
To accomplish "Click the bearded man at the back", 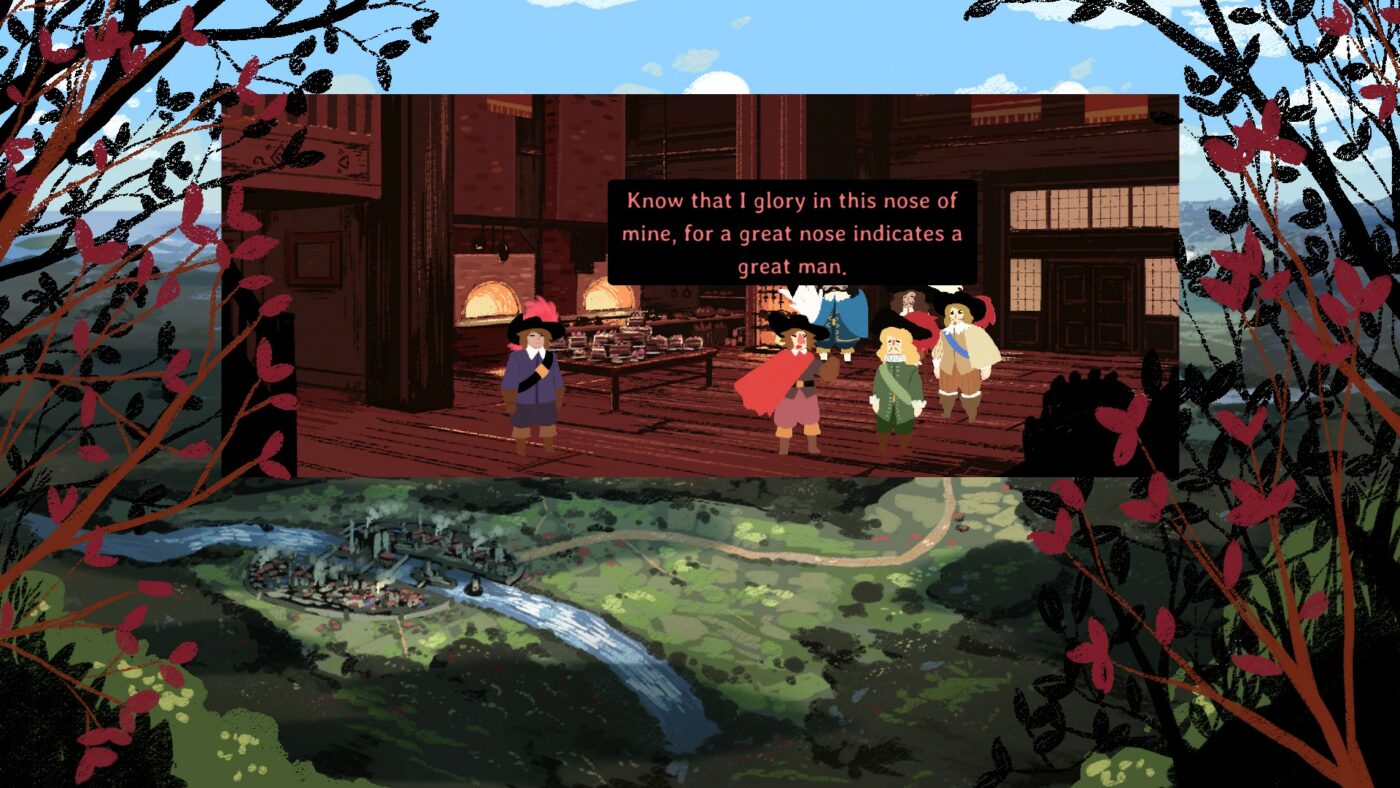I will point(906,300).
